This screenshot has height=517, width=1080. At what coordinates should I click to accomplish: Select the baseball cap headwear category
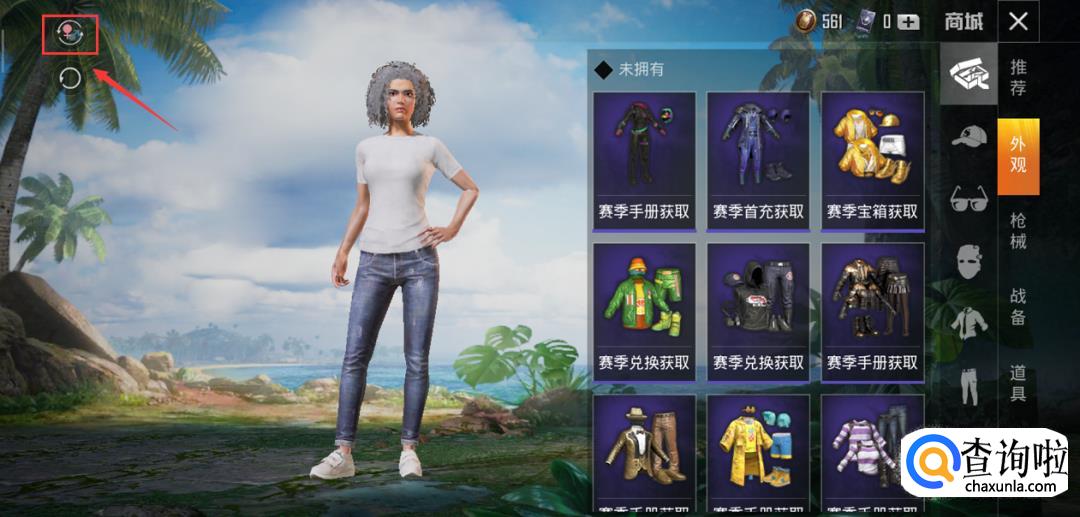tap(968, 136)
